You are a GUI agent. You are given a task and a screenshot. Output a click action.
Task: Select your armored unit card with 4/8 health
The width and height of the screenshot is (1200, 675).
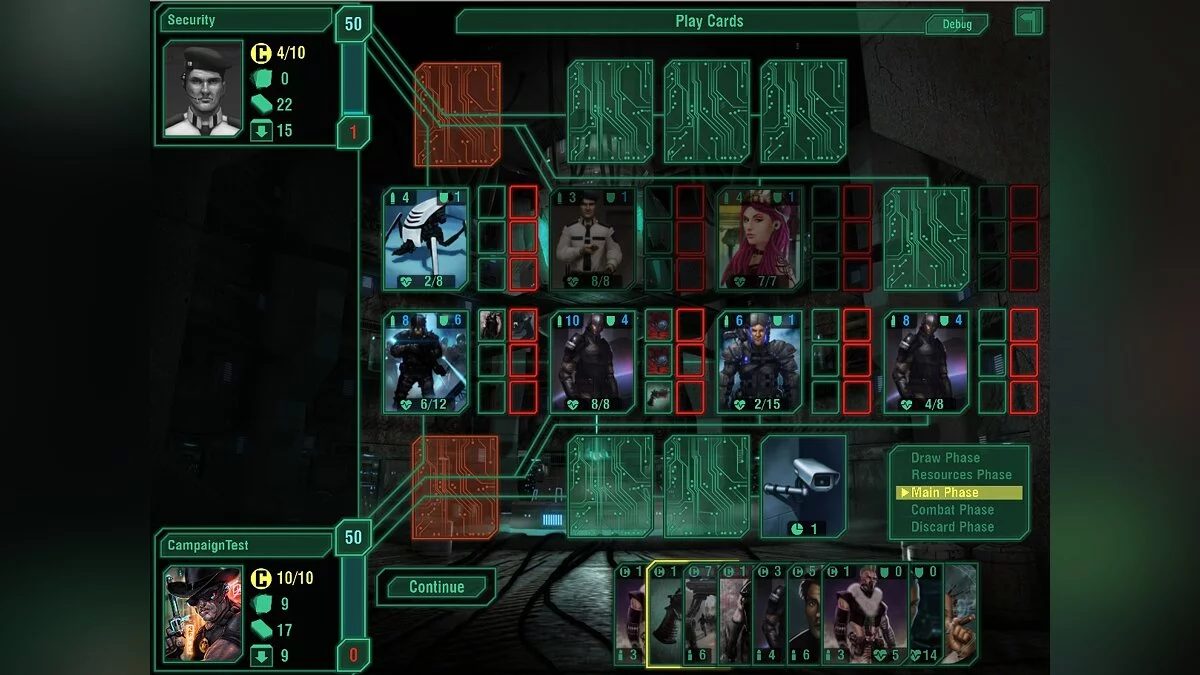click(x=926, y=361)
